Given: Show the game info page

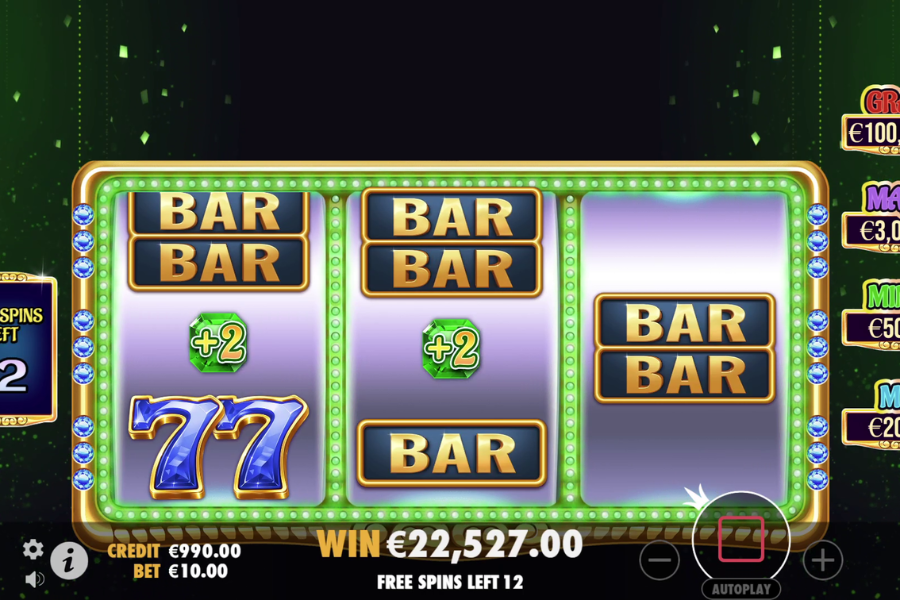Looking at the screenshot, I should pos(68,561).
